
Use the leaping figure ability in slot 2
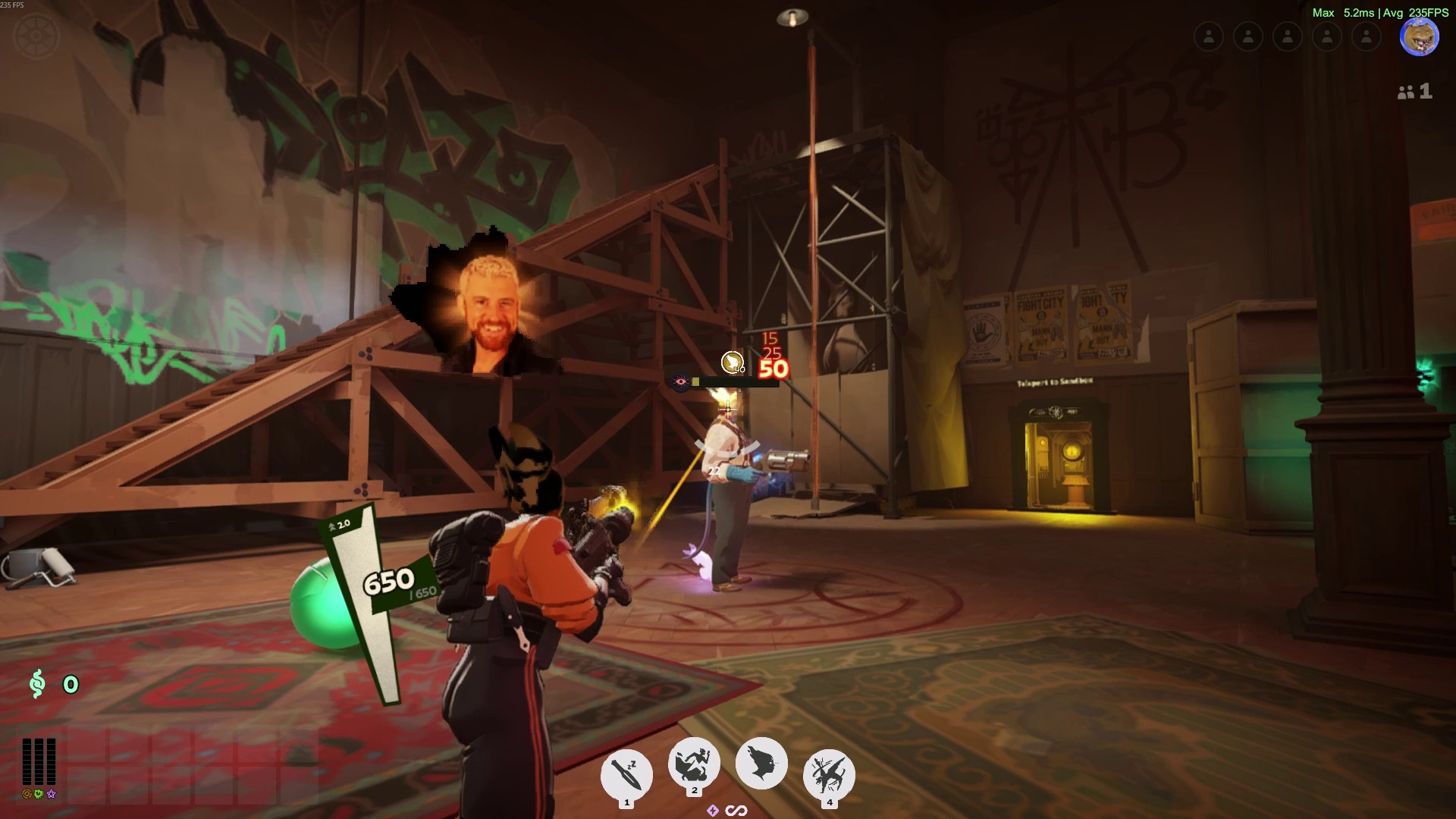point(693,764)
